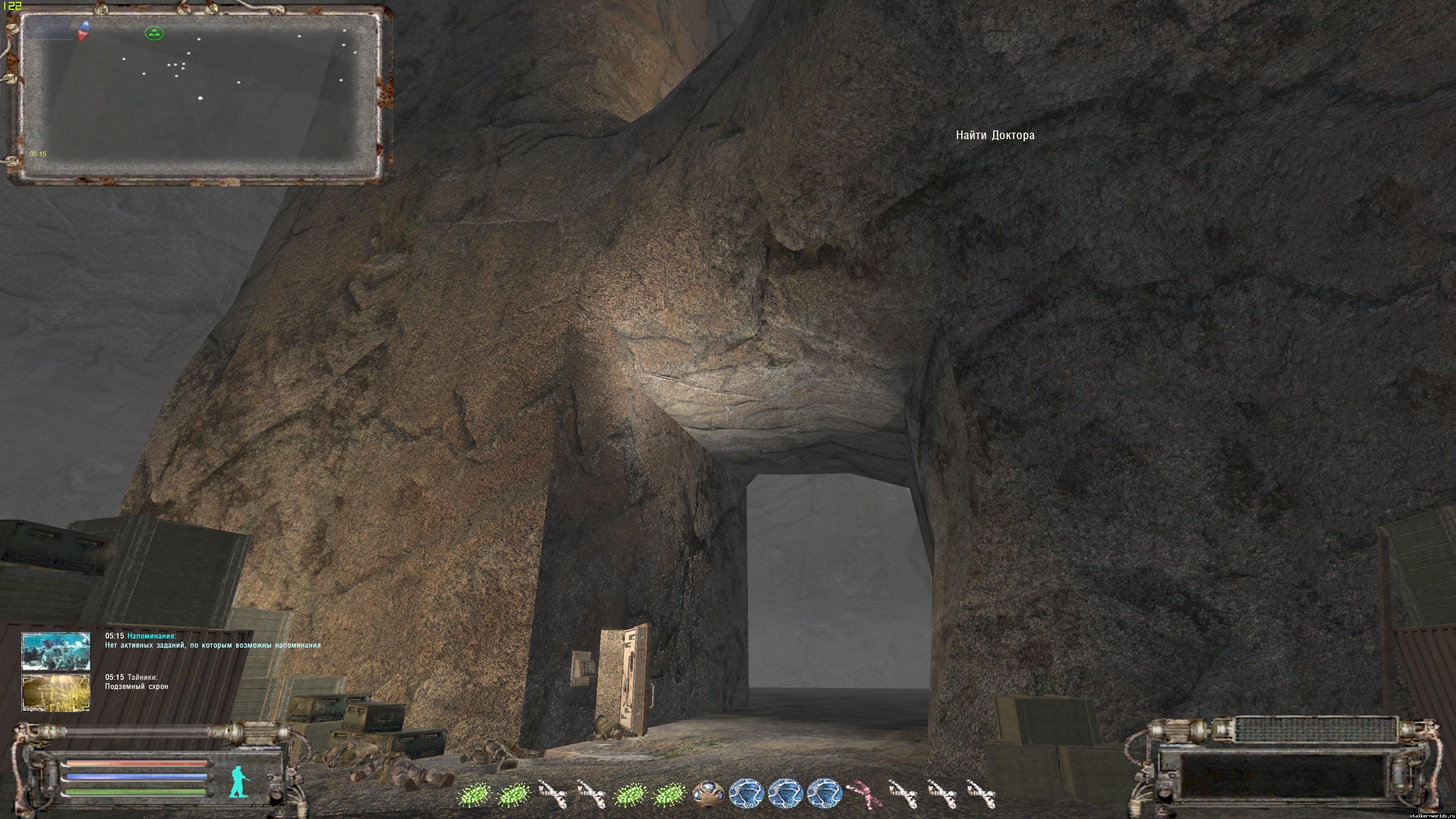Click the Подземный схрон stash message
Screen dimensions: 1456x819
[x=136, y=687]
